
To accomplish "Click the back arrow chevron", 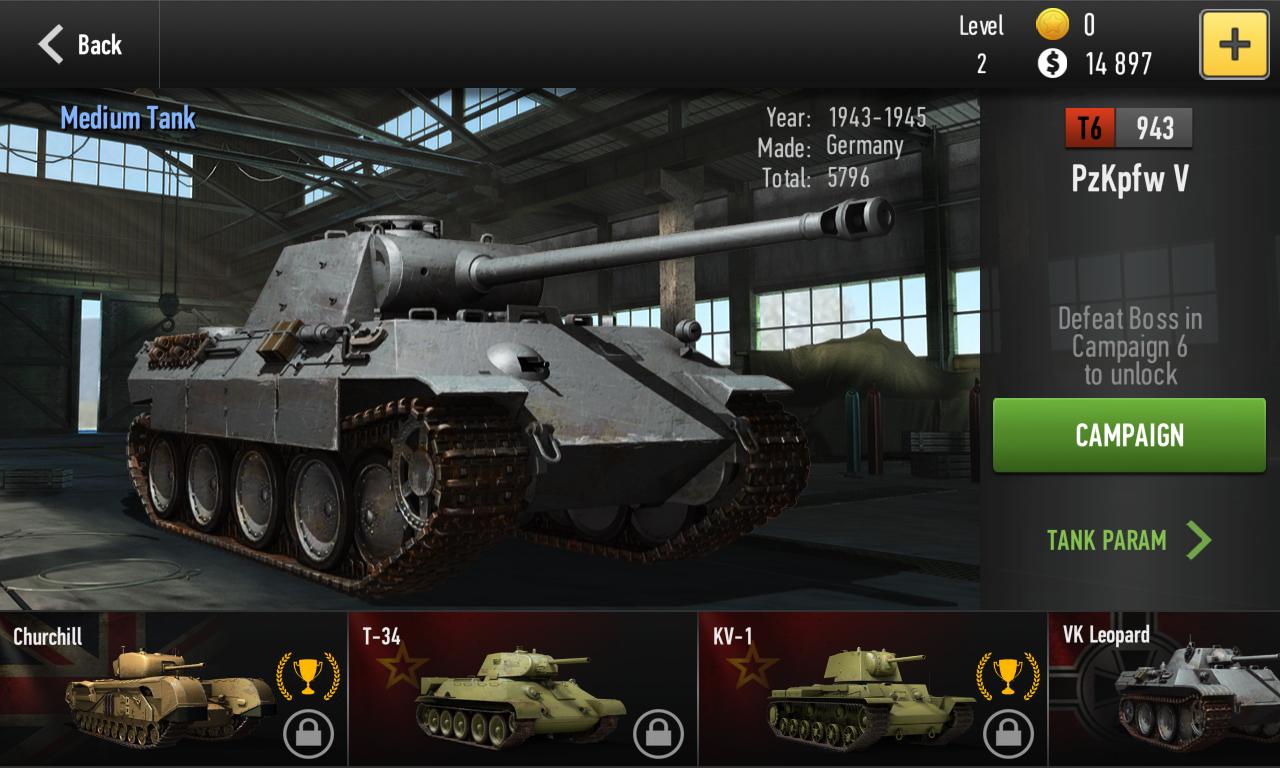I will [x=52, y=42].
